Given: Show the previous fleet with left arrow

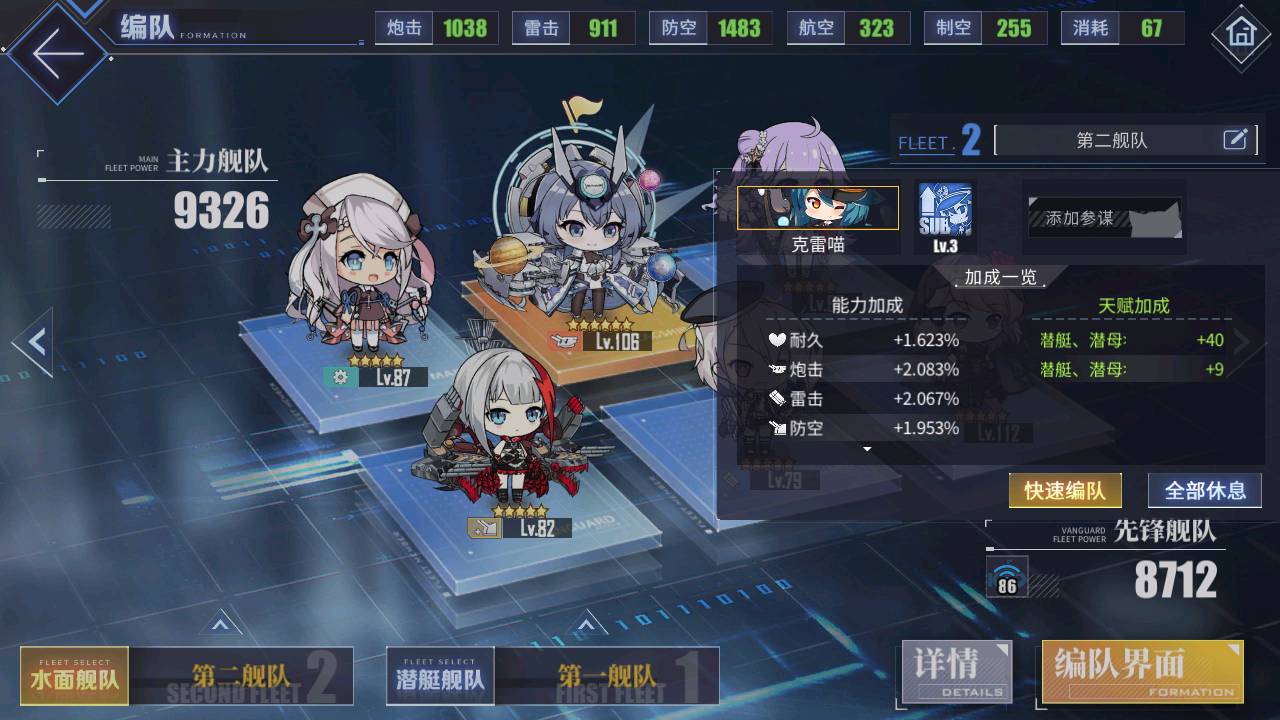Looking at the screenshot, I should 33,342.
